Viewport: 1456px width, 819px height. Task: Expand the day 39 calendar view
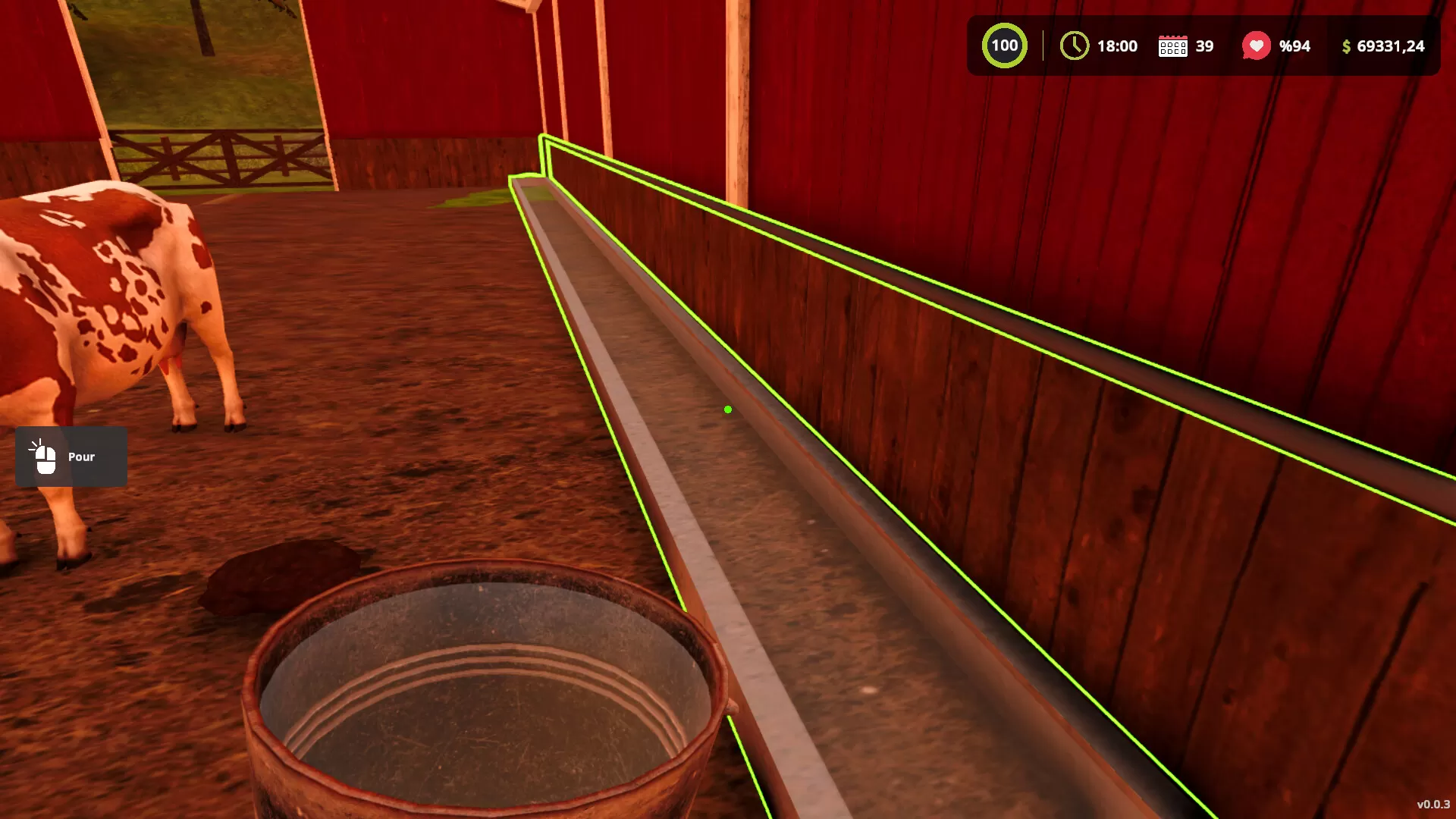point(1185,46)
